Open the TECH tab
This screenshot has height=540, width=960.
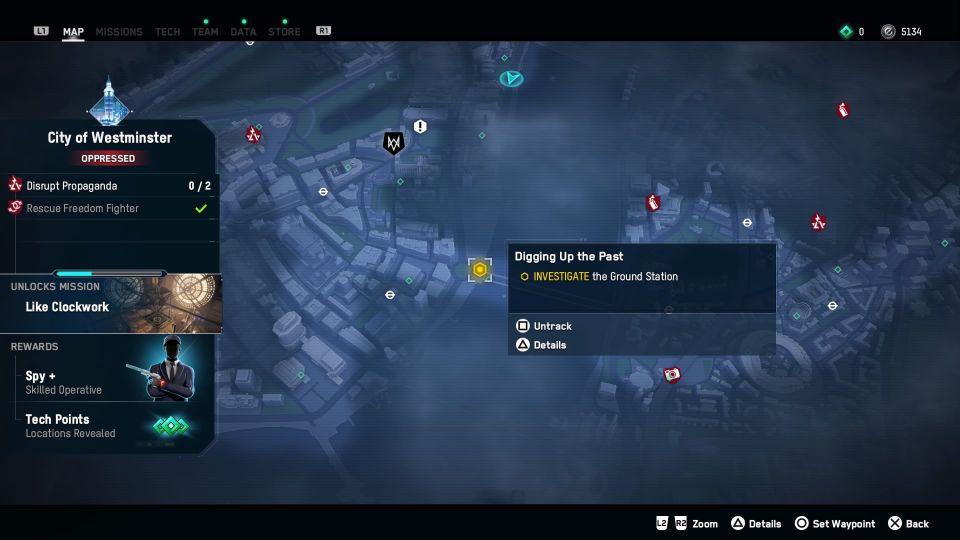click(168, 32)
